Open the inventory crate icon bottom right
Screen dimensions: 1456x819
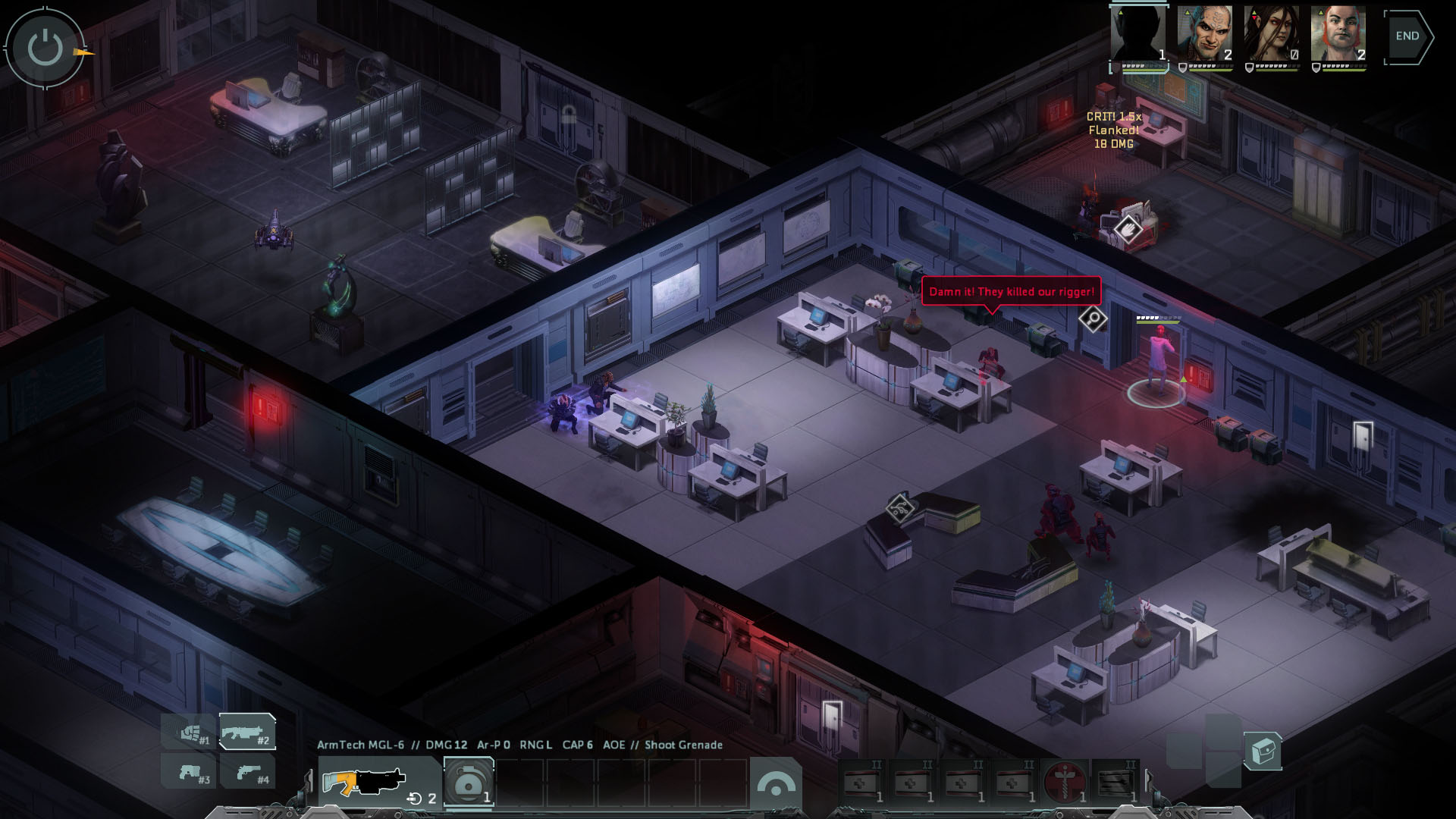1263,752
